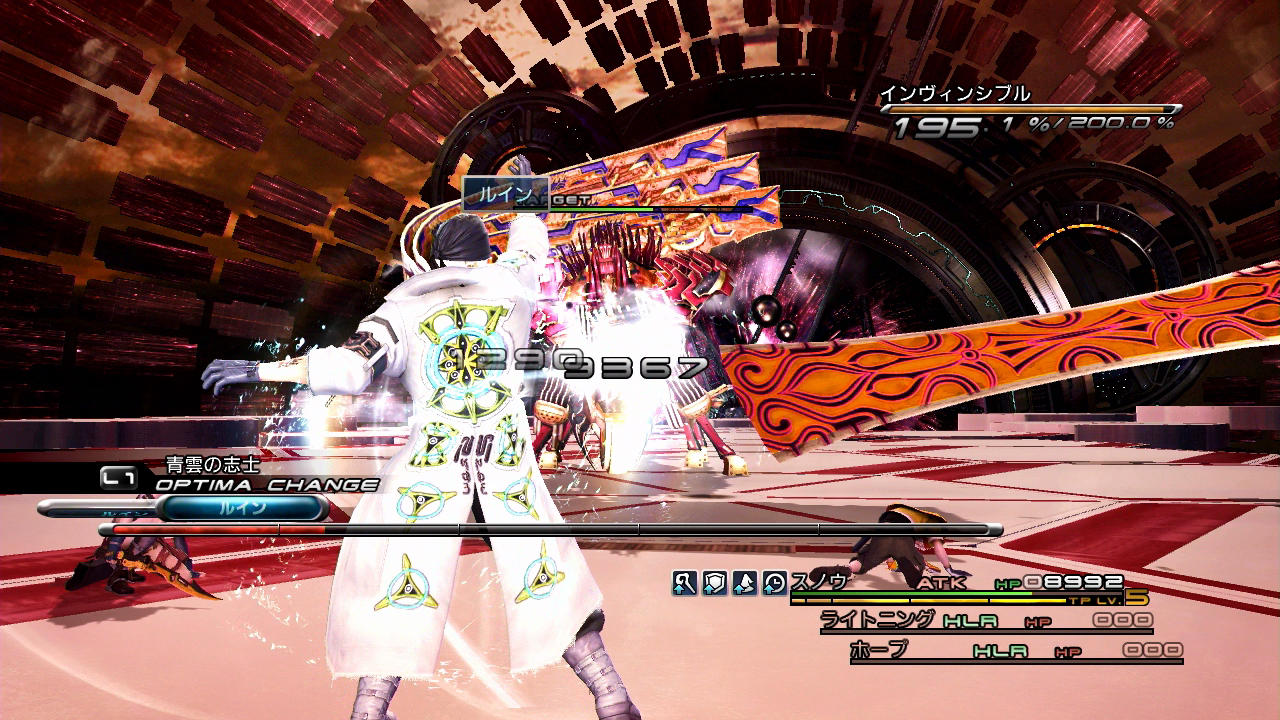The width and height of the screenshot is (1280, 720).
Task: Select ライトニング in the party list
Action: (x=878, y=619)
